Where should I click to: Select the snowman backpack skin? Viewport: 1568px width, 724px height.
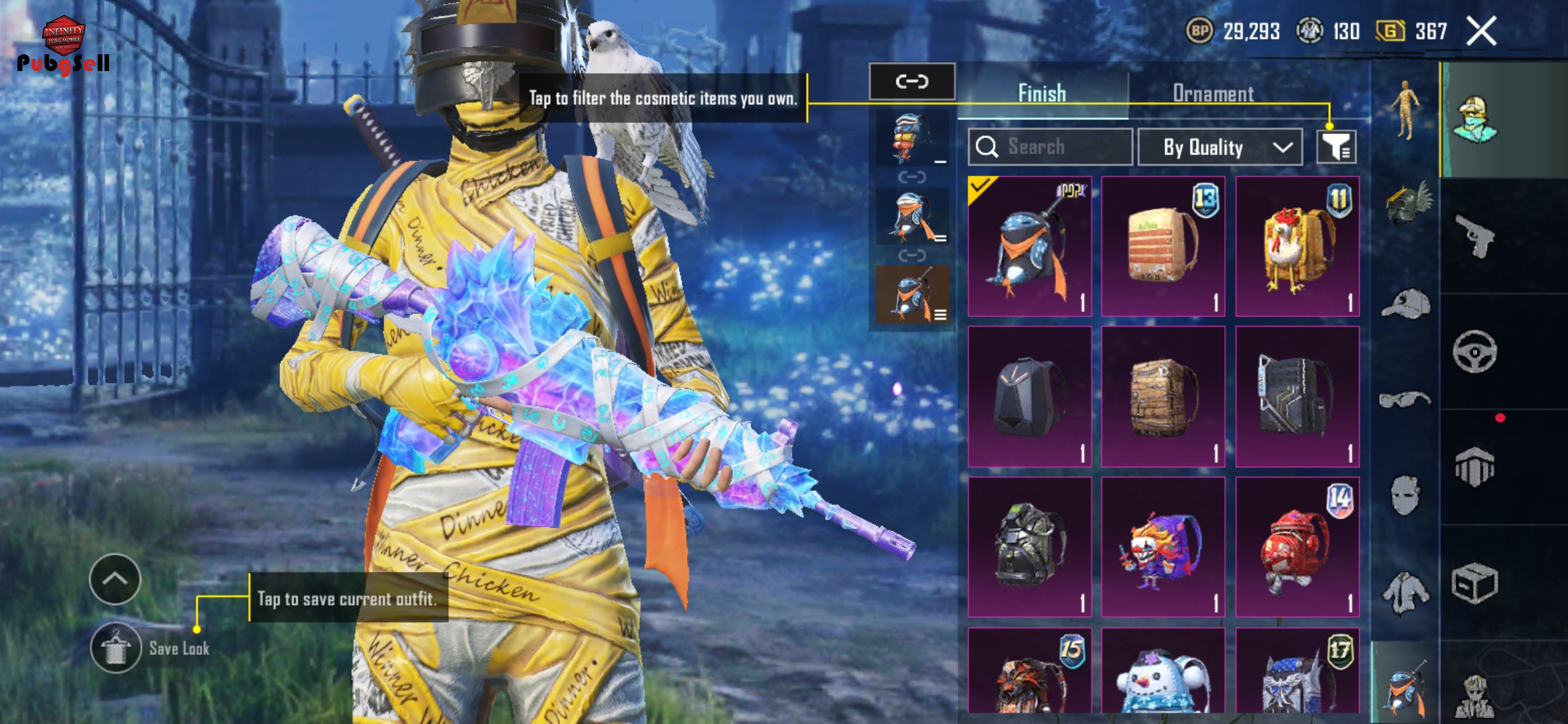coord(1163,674)
